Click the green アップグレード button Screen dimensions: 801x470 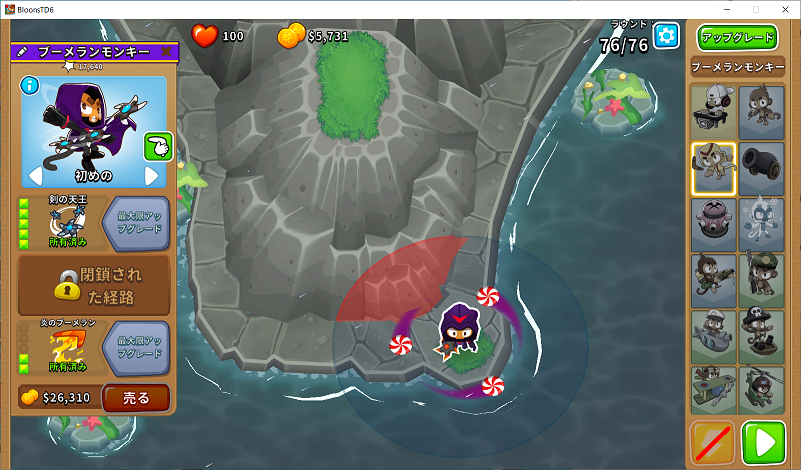pyautogui.click(x=737, y=38)
